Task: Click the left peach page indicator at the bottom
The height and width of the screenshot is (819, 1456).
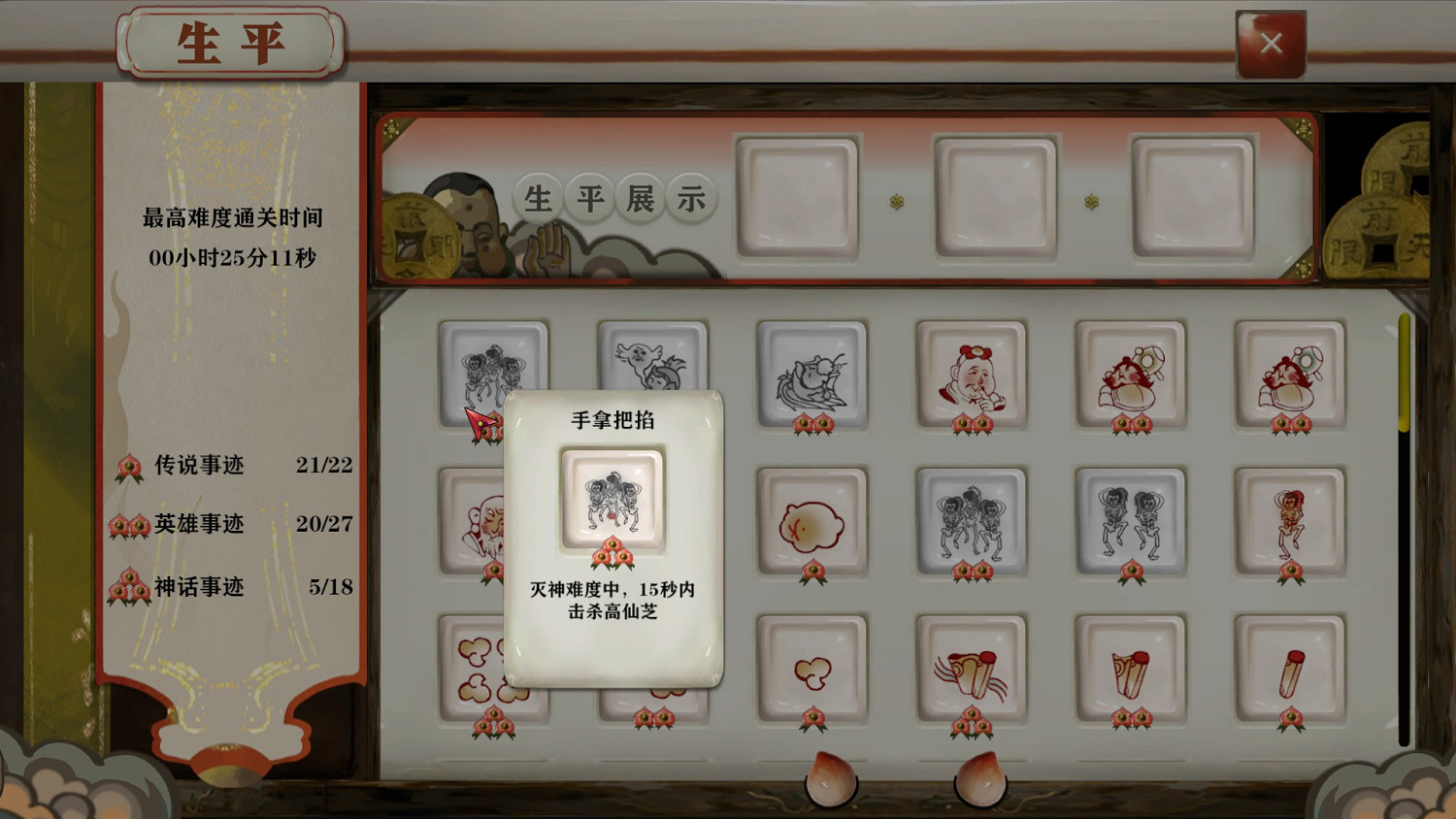Action: point(832,782)
